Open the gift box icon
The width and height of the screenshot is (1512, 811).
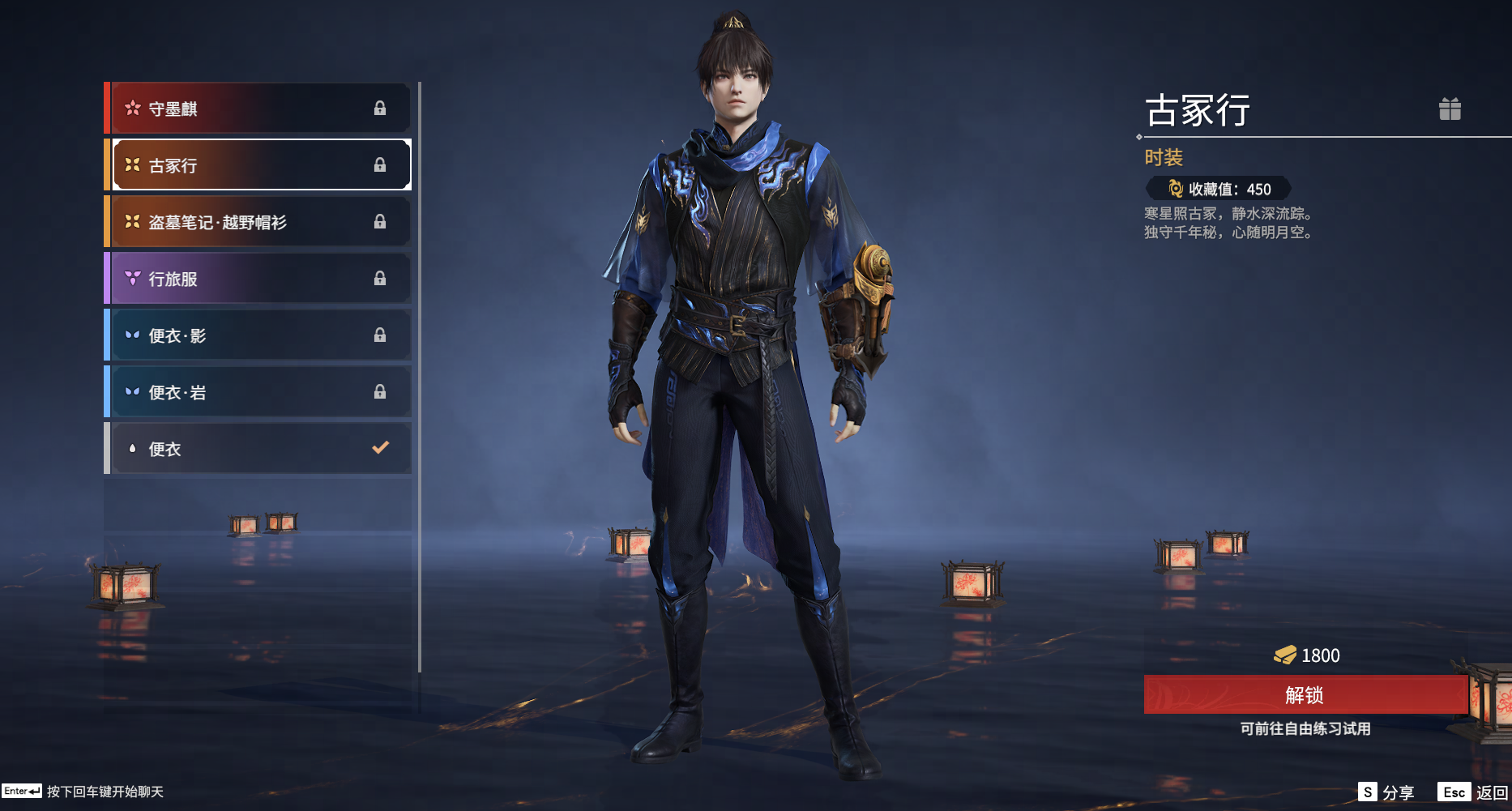tap(1450, 109)
